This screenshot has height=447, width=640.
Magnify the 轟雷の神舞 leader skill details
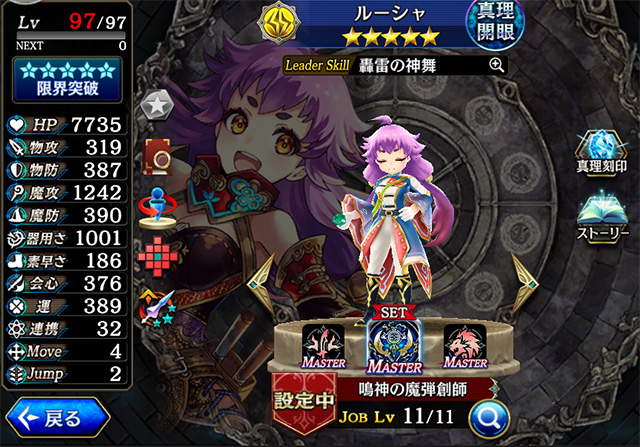point(496,65)
